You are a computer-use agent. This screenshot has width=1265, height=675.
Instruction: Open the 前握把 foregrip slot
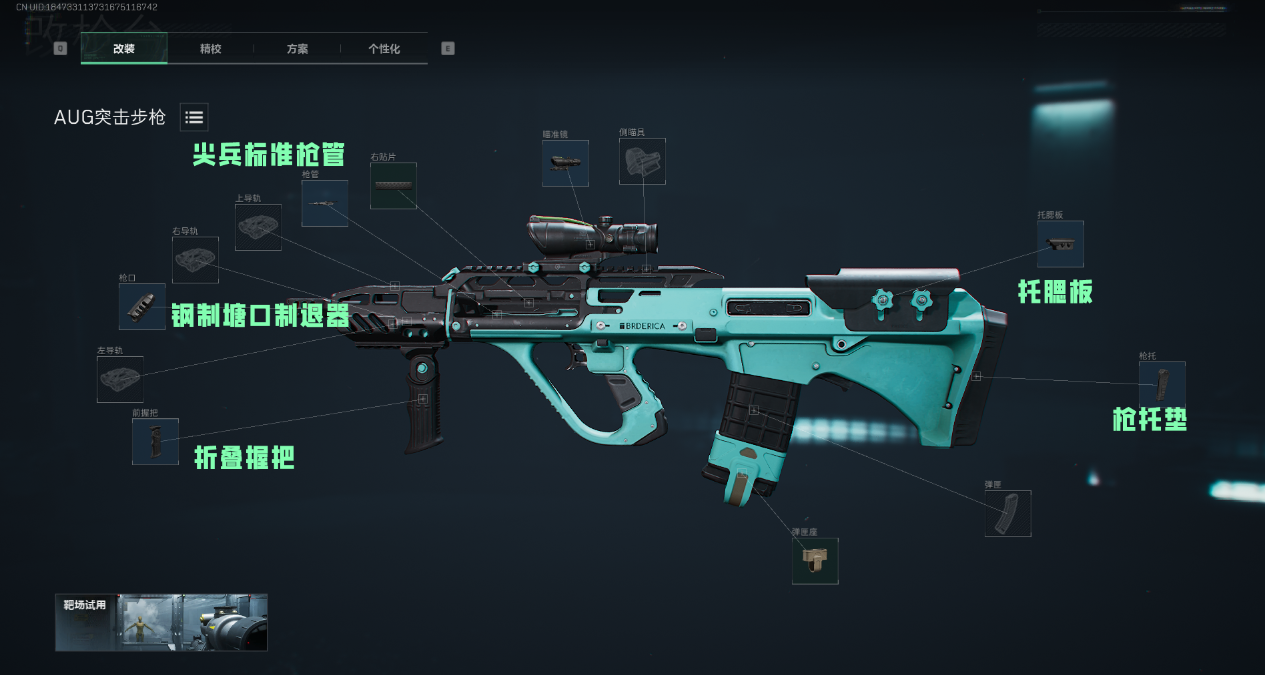pos(155,441)
